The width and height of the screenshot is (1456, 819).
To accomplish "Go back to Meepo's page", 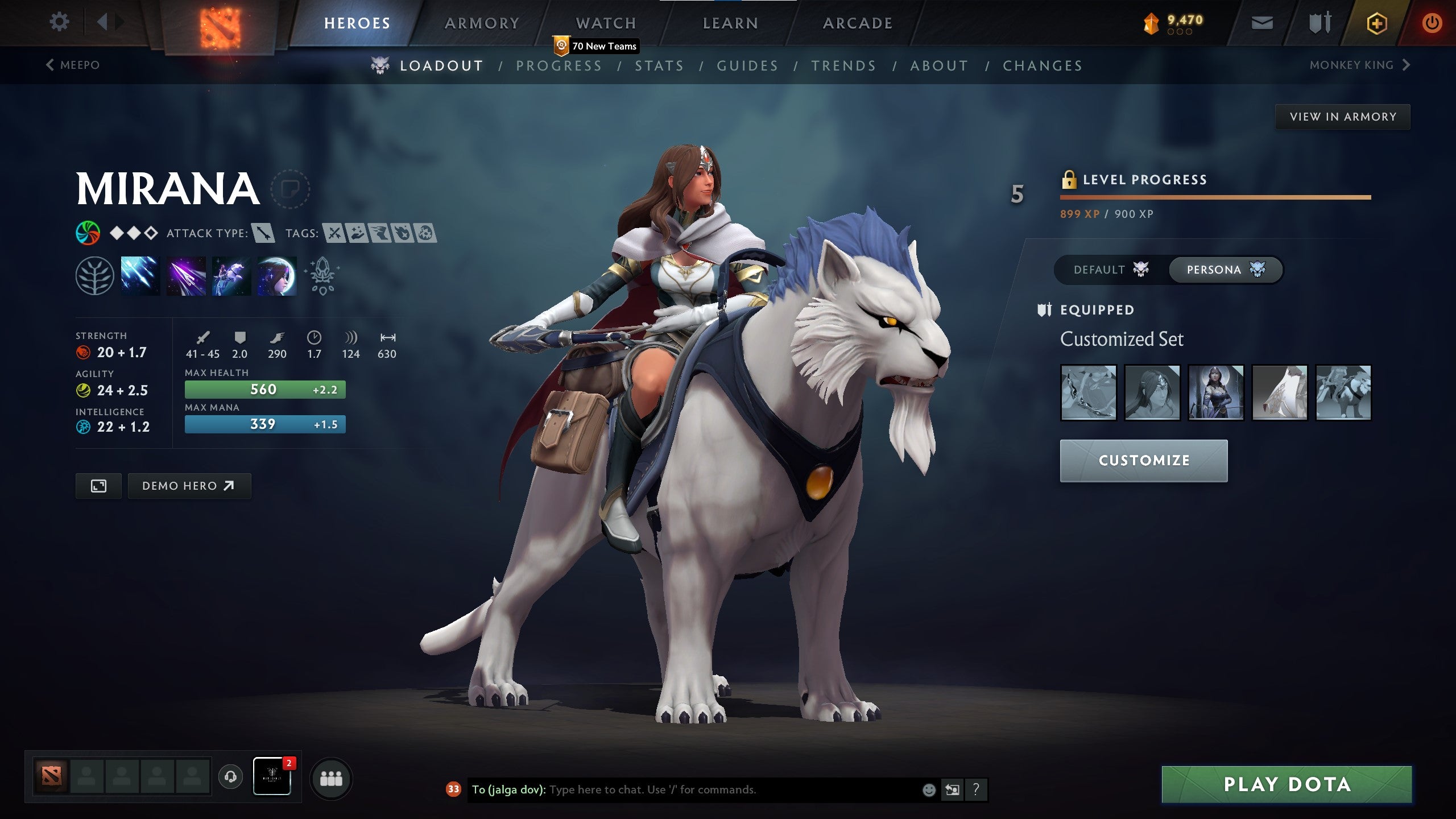I will (x=73, y=65).
